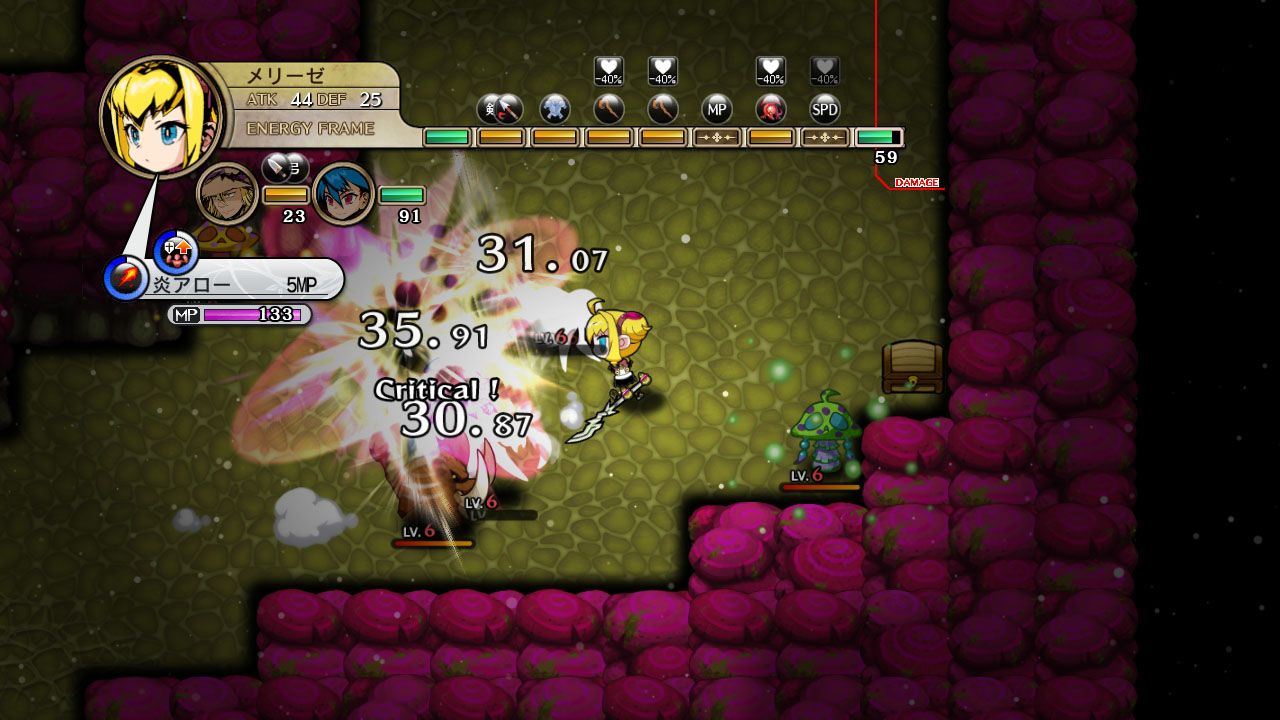This screenshot has width=1280, height=720.
Task: Click the blue golem status orb icon
Action: [x=553, y=107]
